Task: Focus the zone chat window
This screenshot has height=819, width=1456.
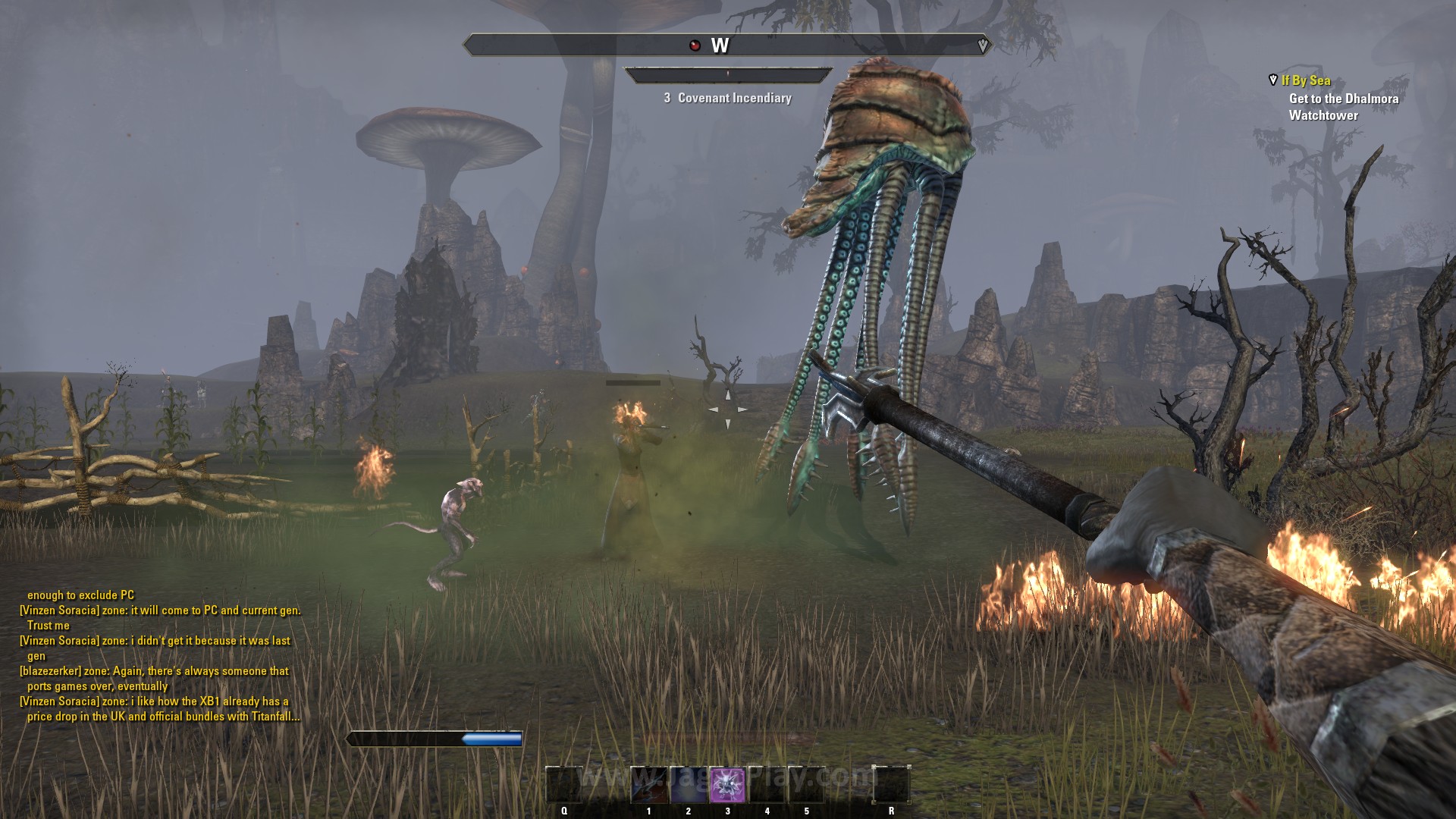Action: click(x=161, y=656)
